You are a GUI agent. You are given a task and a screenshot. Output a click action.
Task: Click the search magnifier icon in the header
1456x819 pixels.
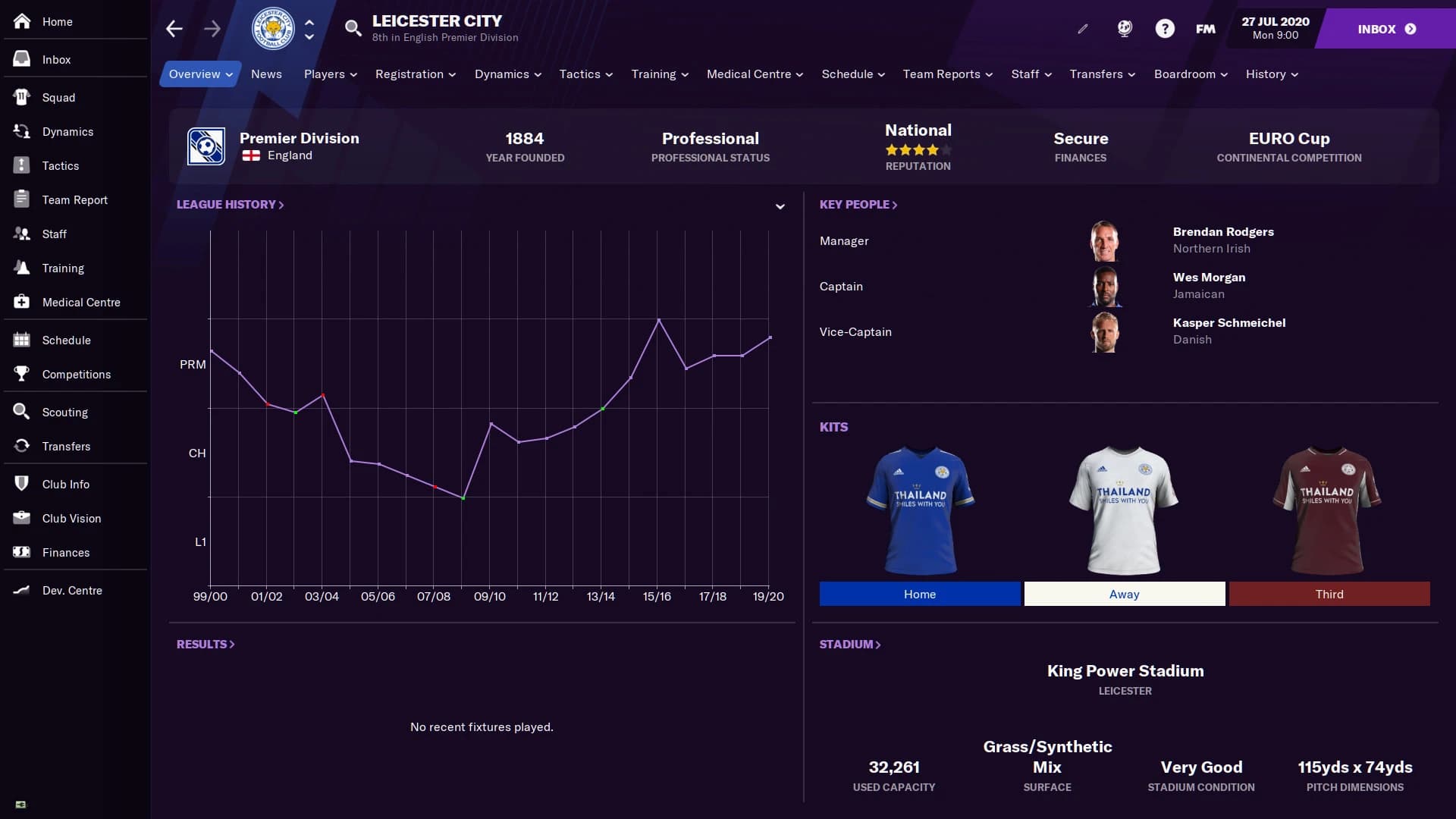(352, 28)
